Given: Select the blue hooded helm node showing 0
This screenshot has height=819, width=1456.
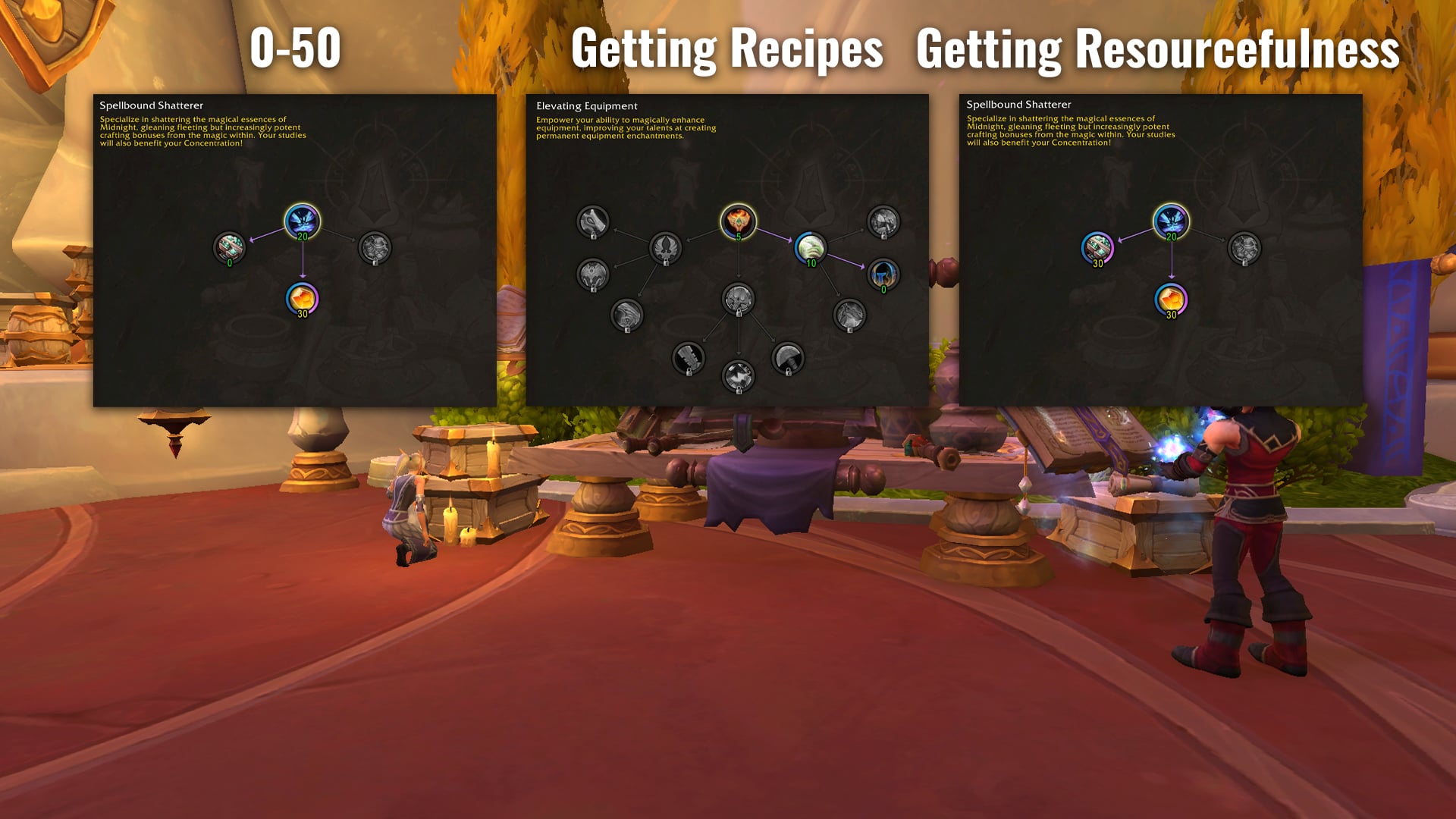Looking at the screenshot, I should click(x=883, y=275).
